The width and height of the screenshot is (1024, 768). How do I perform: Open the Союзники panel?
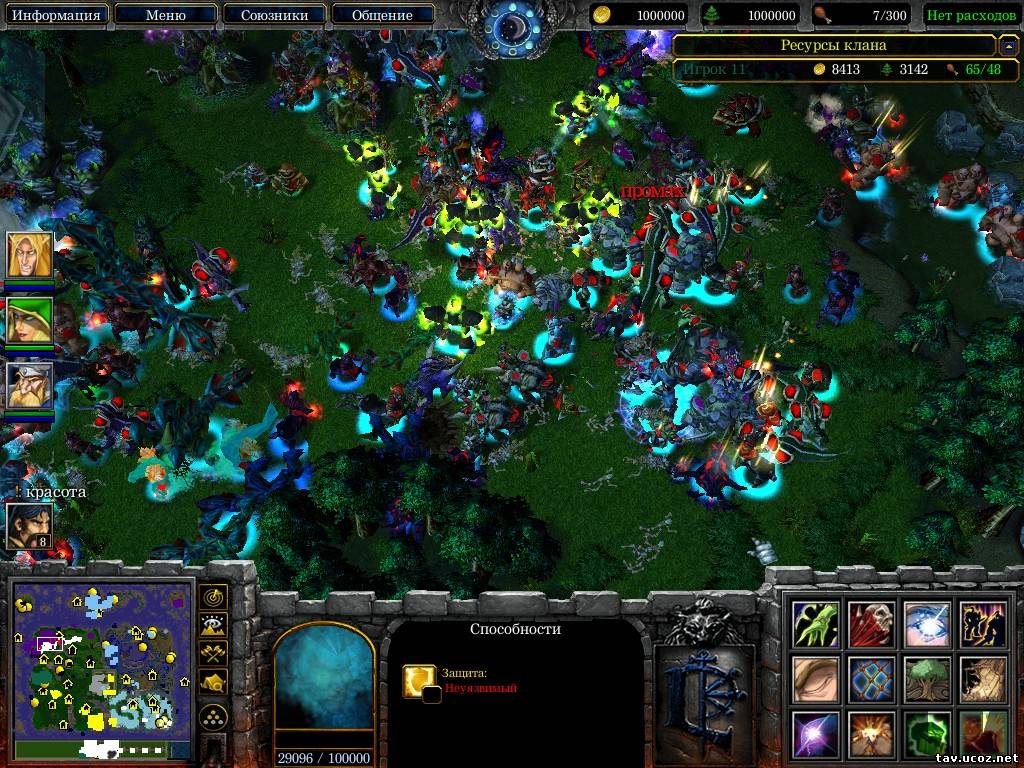pyautogui.click(x=273, y=15)
